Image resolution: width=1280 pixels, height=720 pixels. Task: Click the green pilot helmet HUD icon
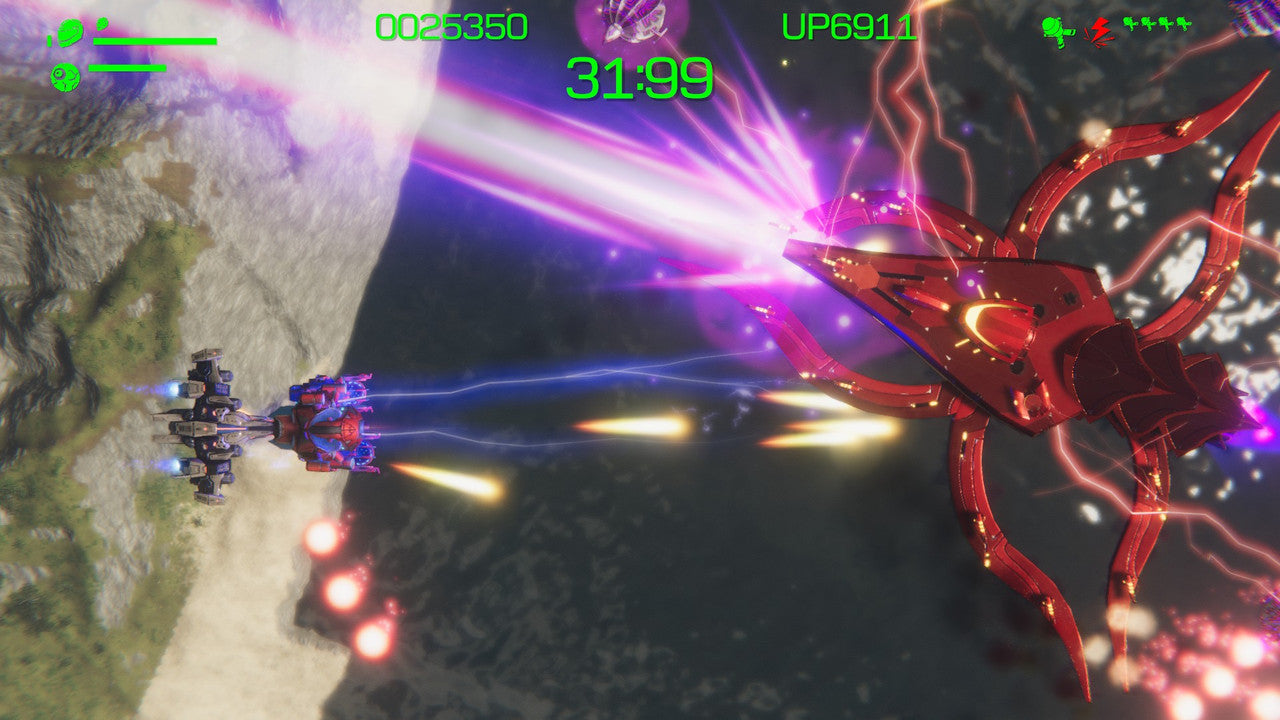[x=70, y=32]
